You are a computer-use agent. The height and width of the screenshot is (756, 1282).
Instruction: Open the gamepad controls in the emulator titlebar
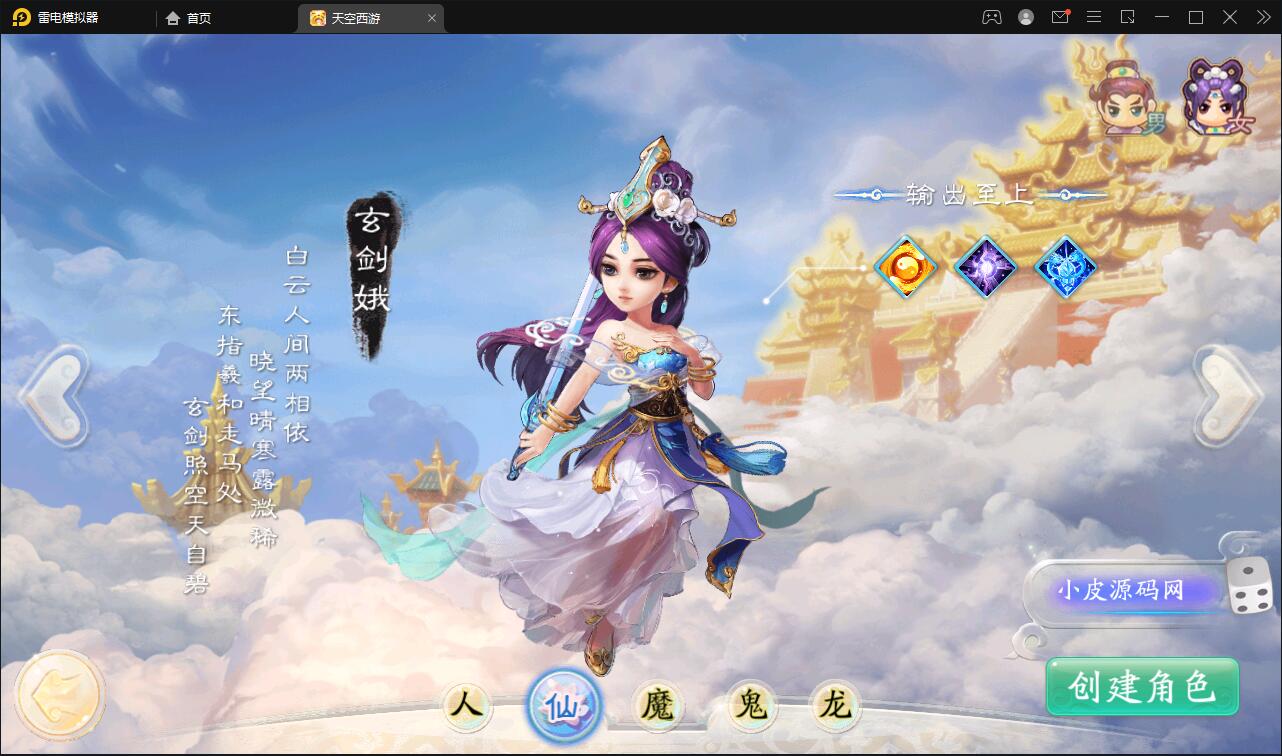pos(991,17)
